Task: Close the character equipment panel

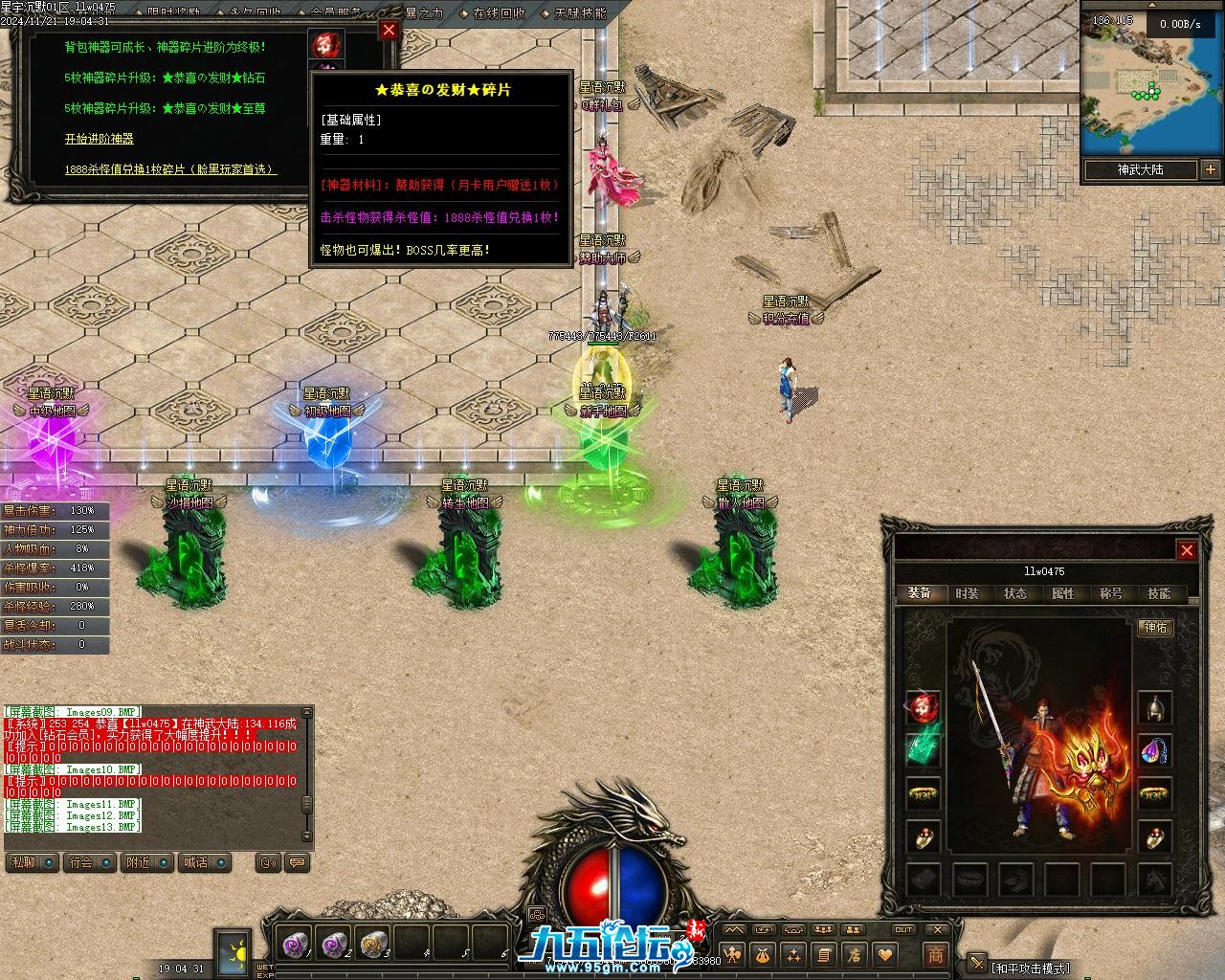Action: pos(1187,550)
